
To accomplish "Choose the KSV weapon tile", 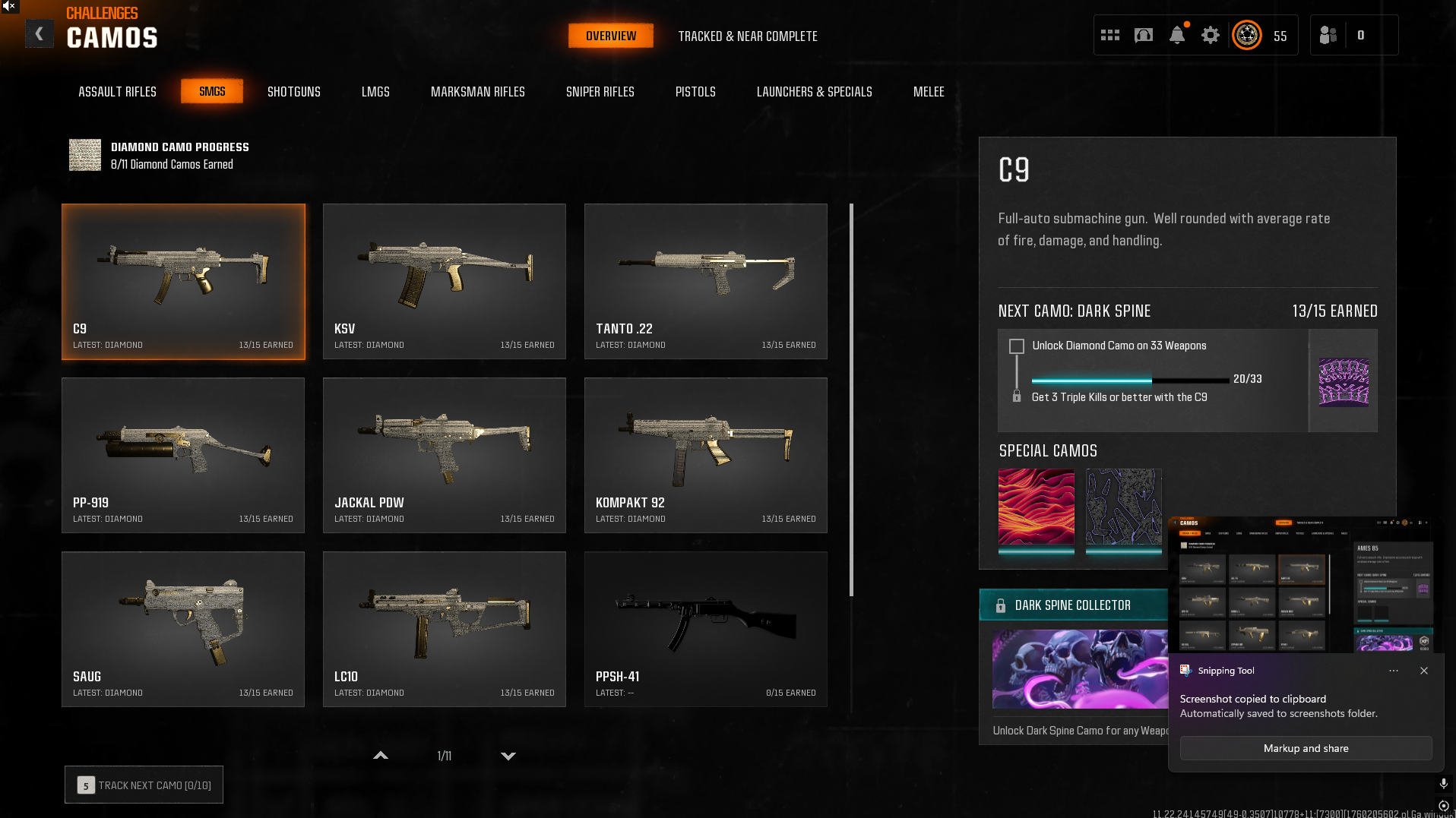I will [444, 281].
